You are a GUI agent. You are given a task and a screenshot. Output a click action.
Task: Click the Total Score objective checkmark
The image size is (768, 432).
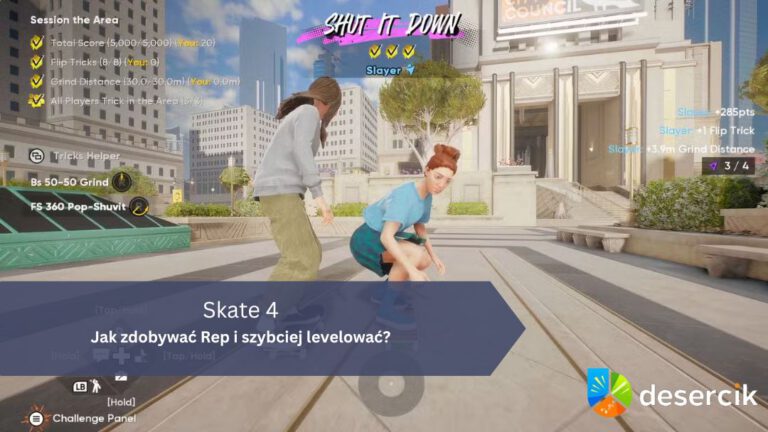click(37, 43)
